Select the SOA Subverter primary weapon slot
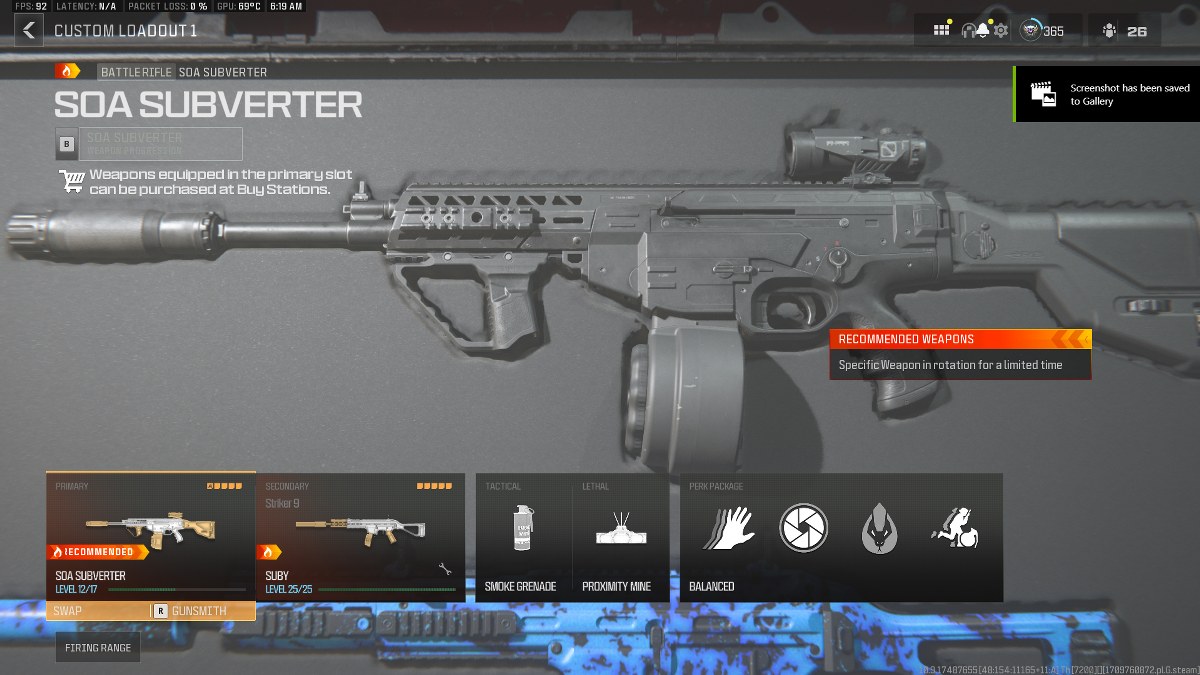 (x=150, y=535)
